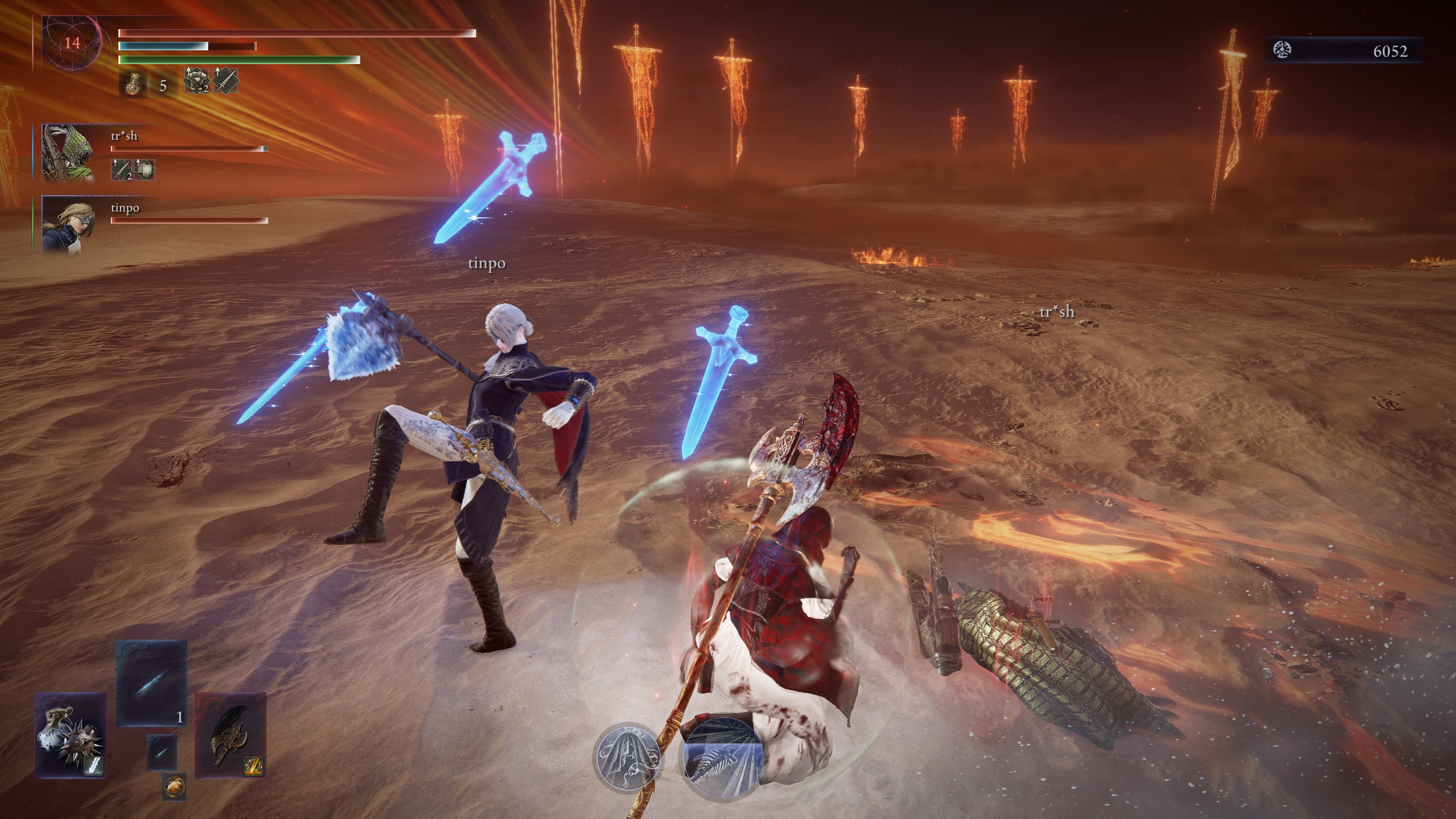Click the mace's frost weapon skill icon
Viewport: 1456px width, 819px height.
pos(94,766)
